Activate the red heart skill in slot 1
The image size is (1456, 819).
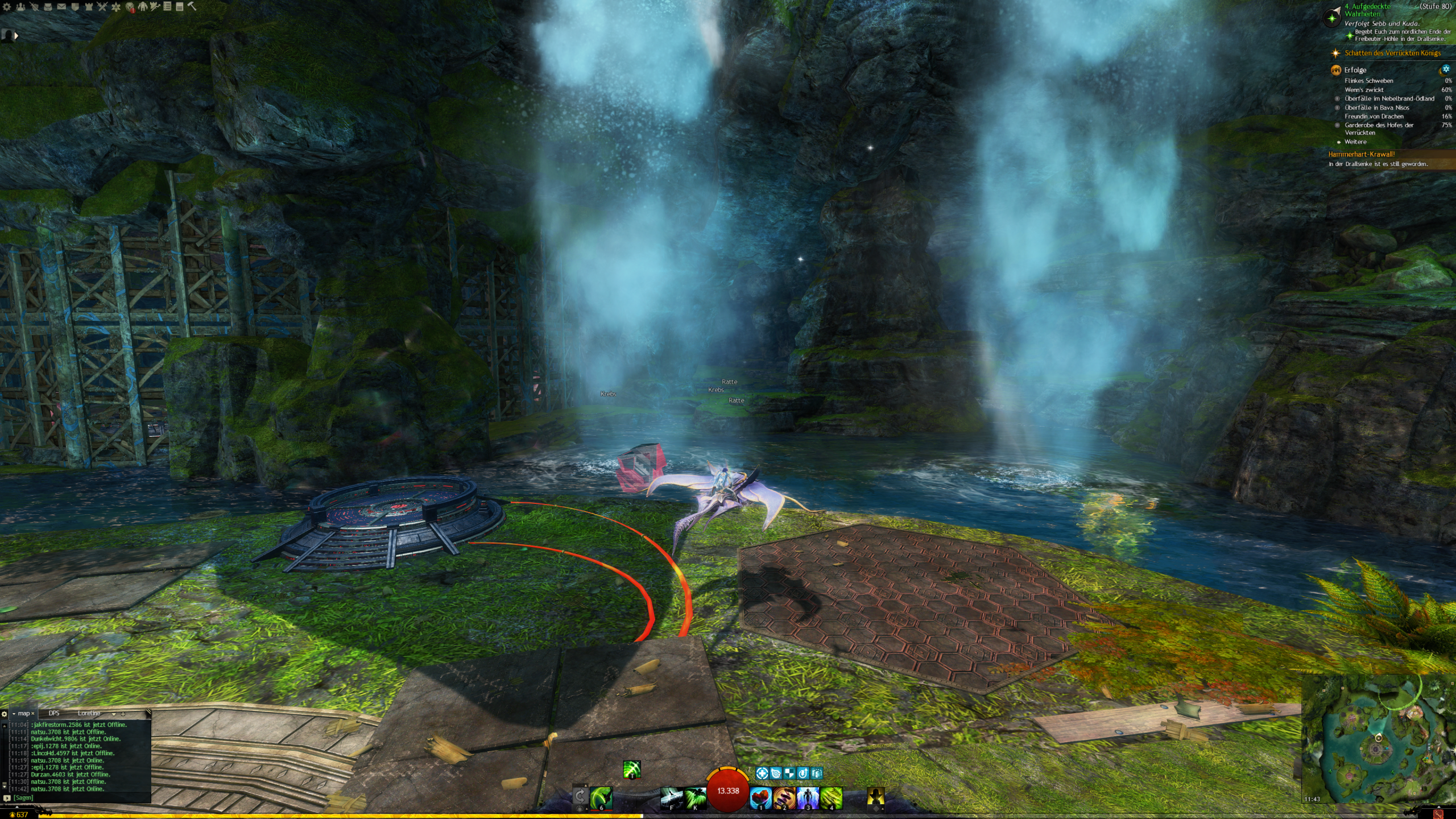[760, 797]
